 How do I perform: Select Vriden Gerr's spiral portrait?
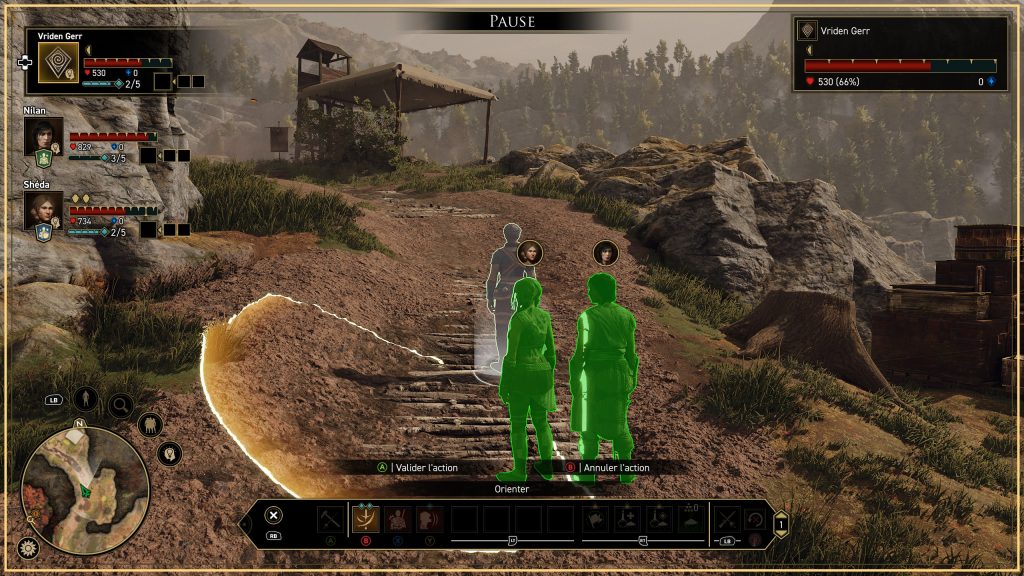click(58, 63)
